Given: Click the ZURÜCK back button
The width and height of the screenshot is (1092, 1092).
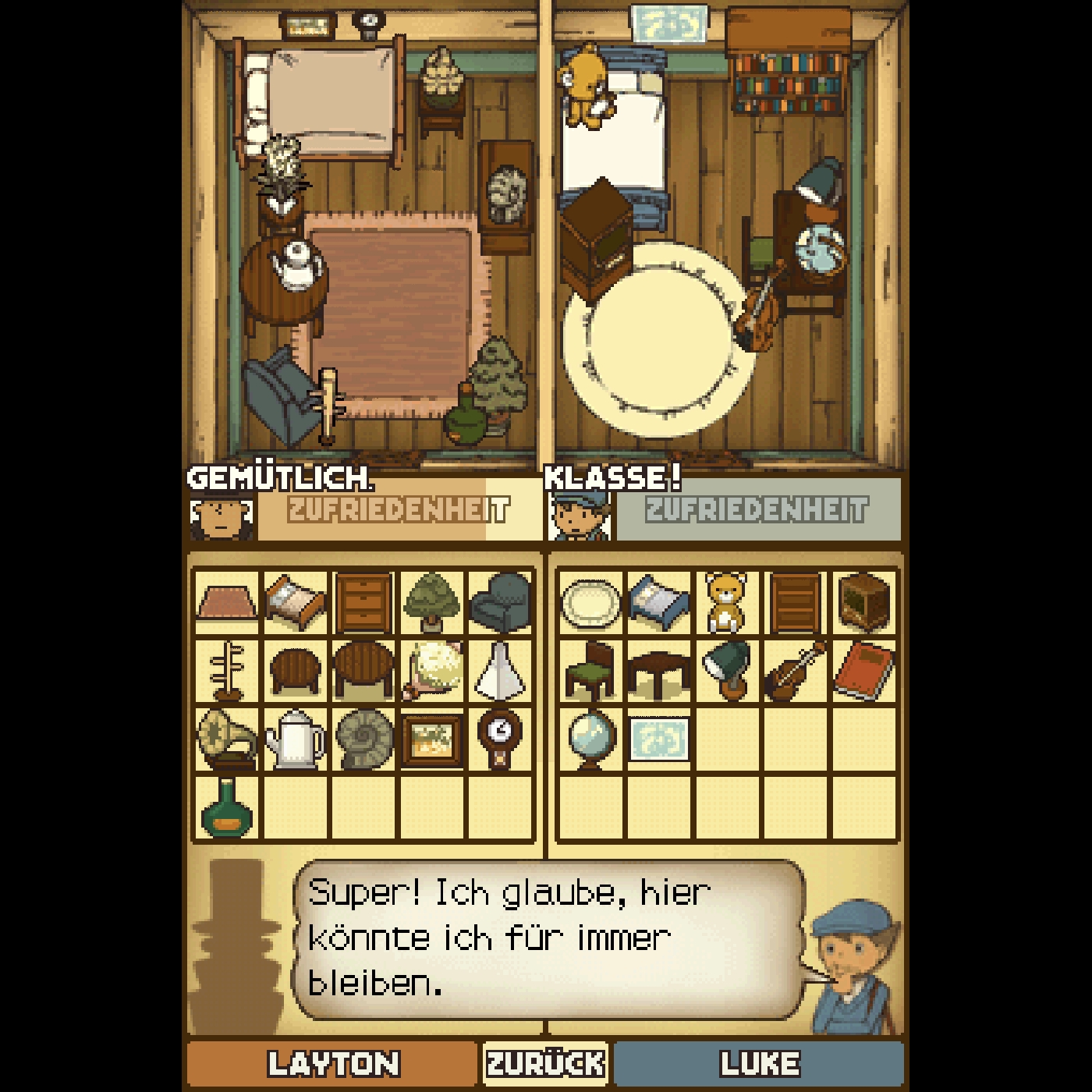Looking at the screenshot, I should point(545,1063).
